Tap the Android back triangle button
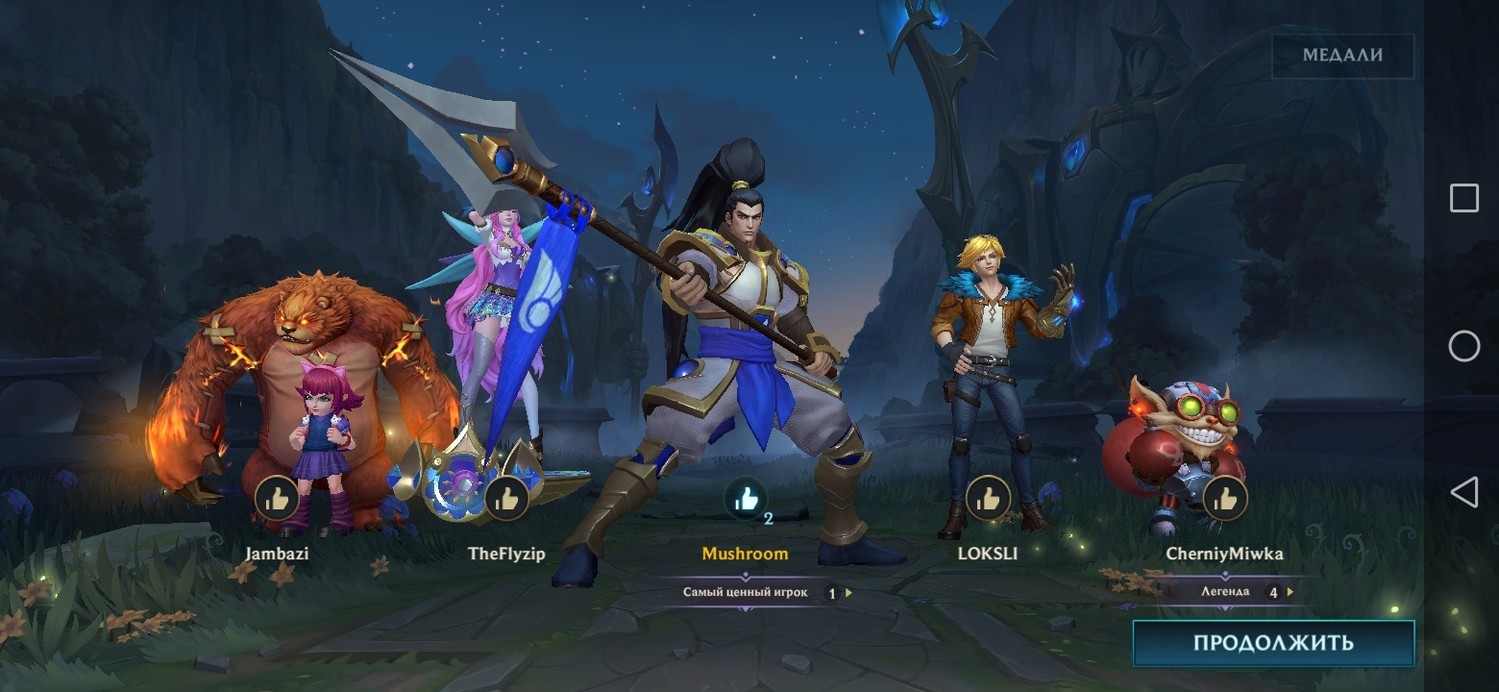The width and height of the screenshot is (1499, 692). [1463, 492]
